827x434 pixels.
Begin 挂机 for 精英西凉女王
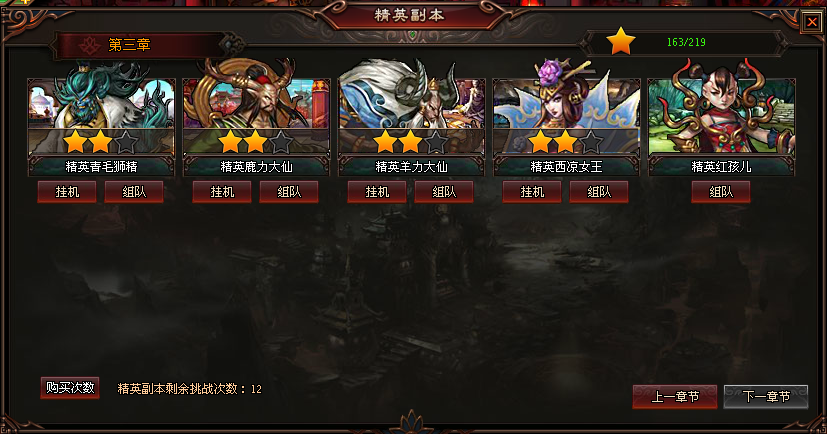(x=532, y=192)
